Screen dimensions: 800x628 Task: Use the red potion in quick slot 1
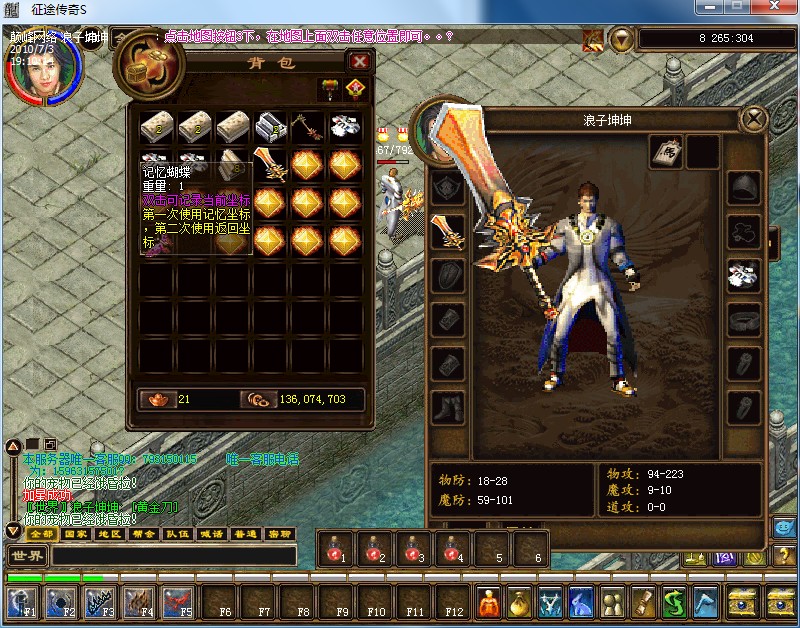point(335,549)
